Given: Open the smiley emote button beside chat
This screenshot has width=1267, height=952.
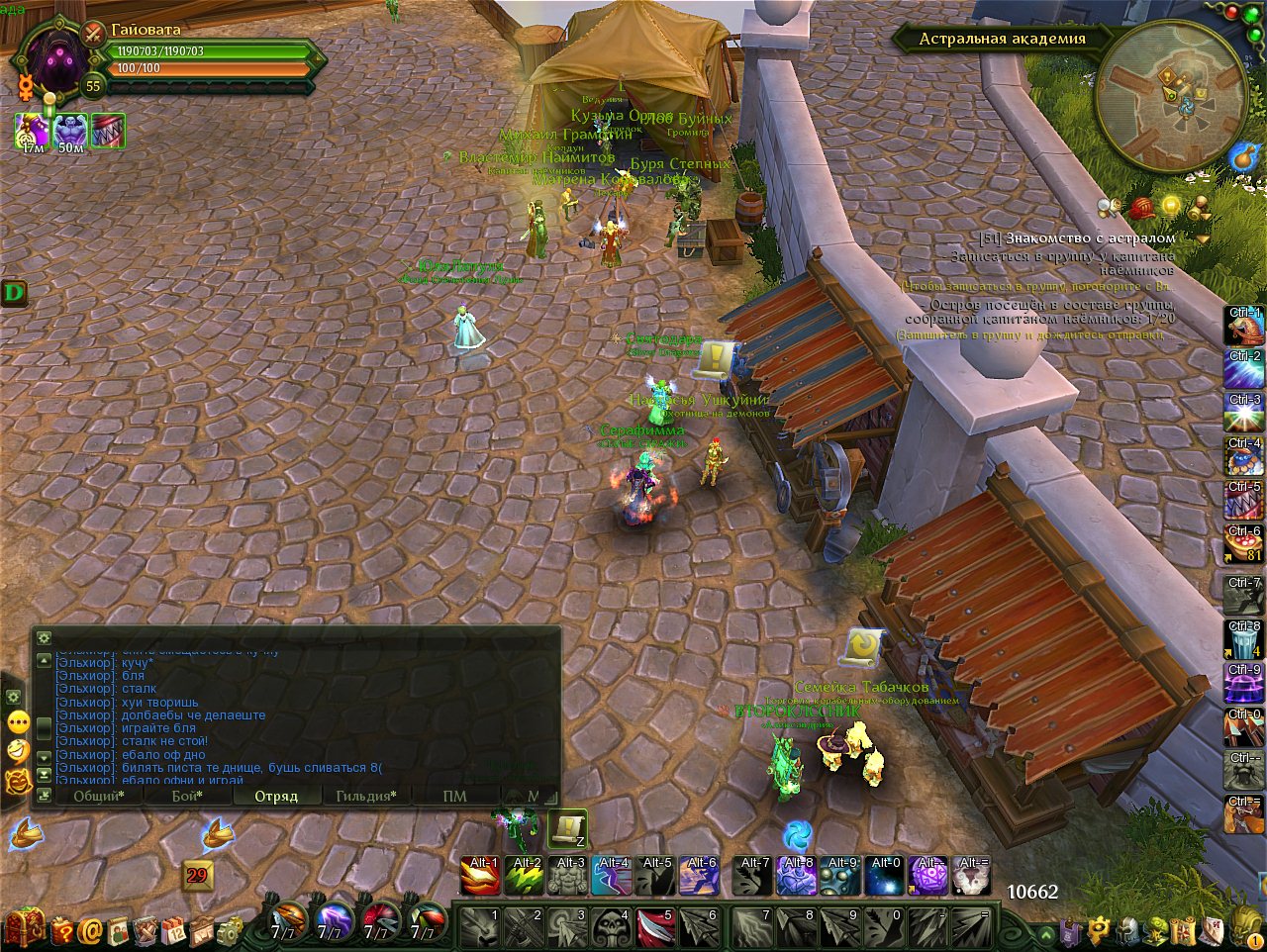Looking at the screenshot, I should coord(18,750).
